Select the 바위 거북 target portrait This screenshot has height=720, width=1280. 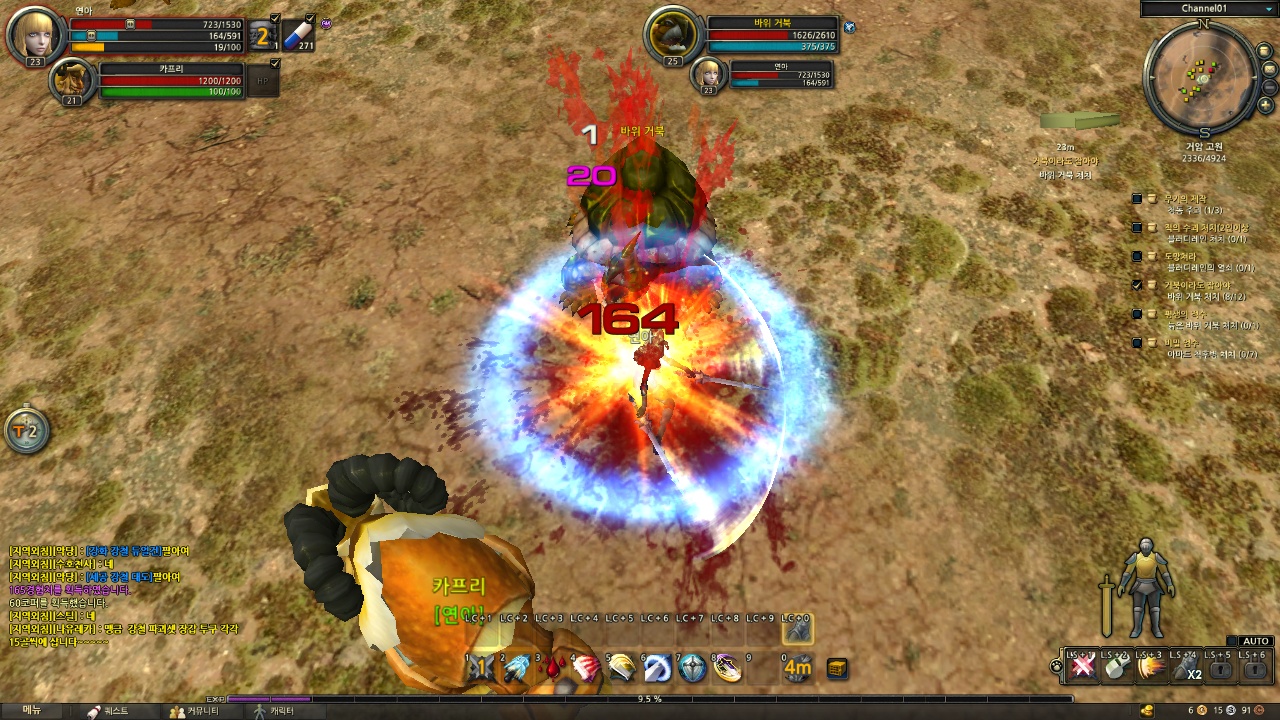coord(671,36)
